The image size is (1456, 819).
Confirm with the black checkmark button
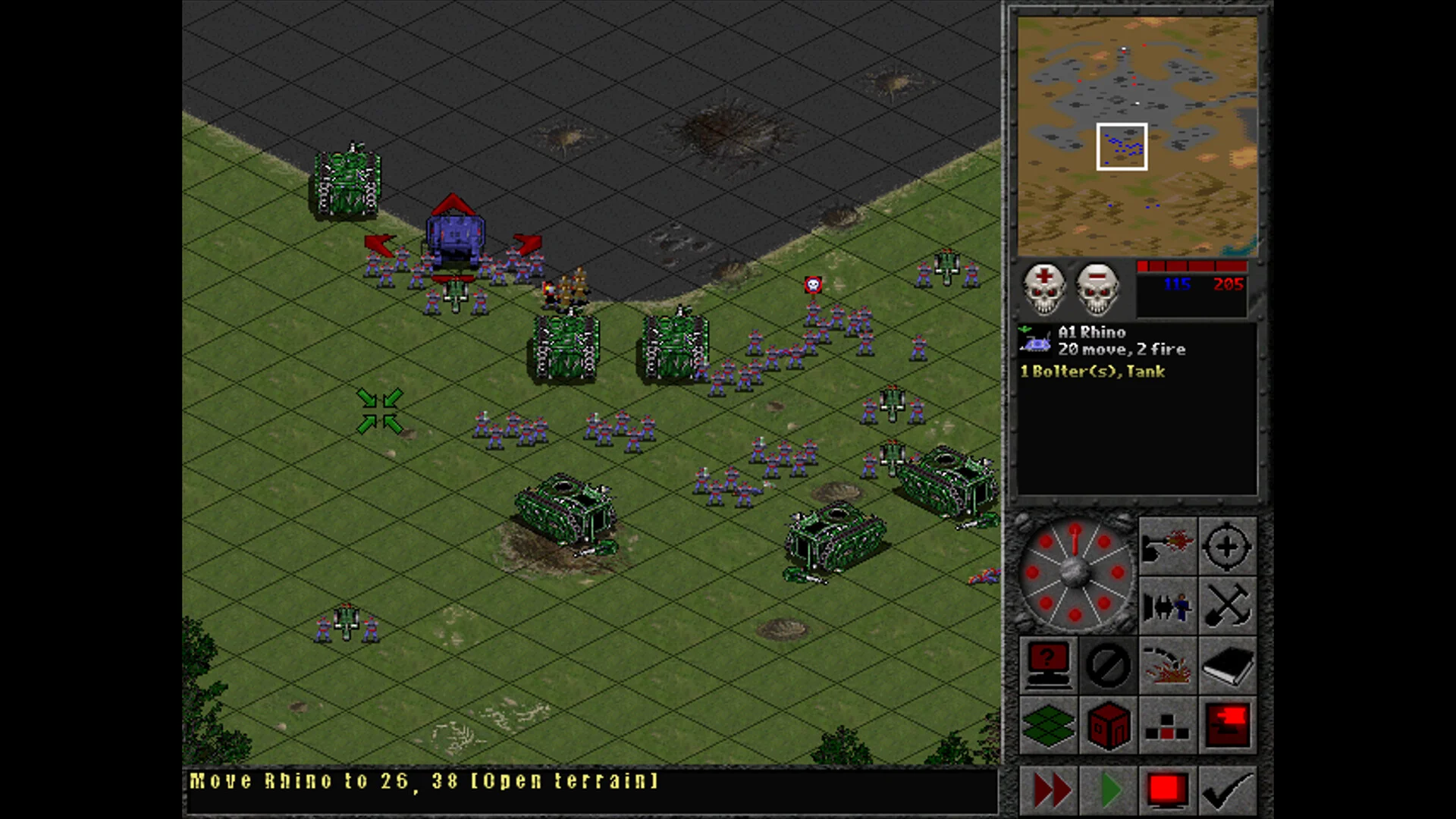point(1228,791)
